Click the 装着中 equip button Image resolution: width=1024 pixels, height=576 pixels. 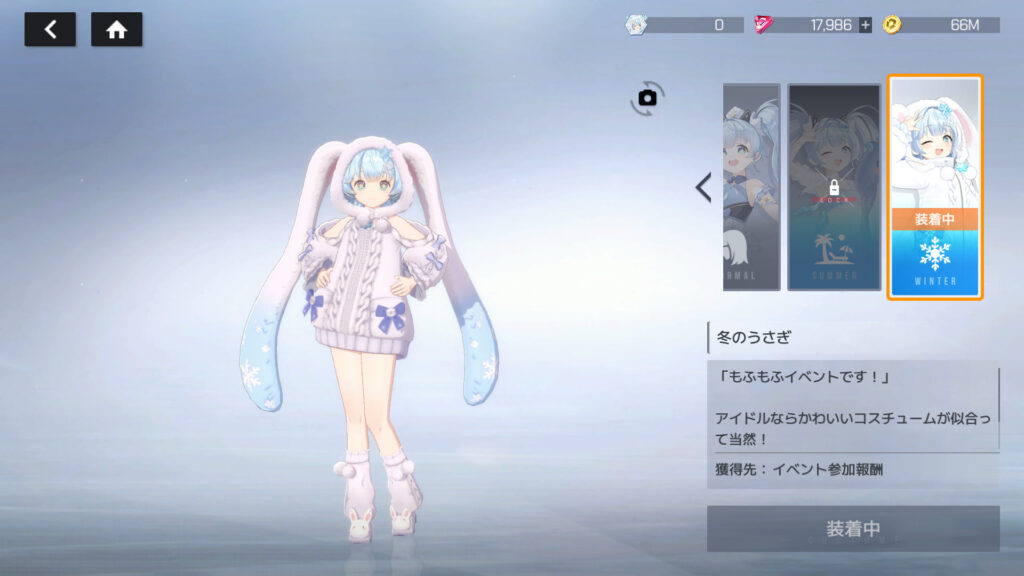853,528
